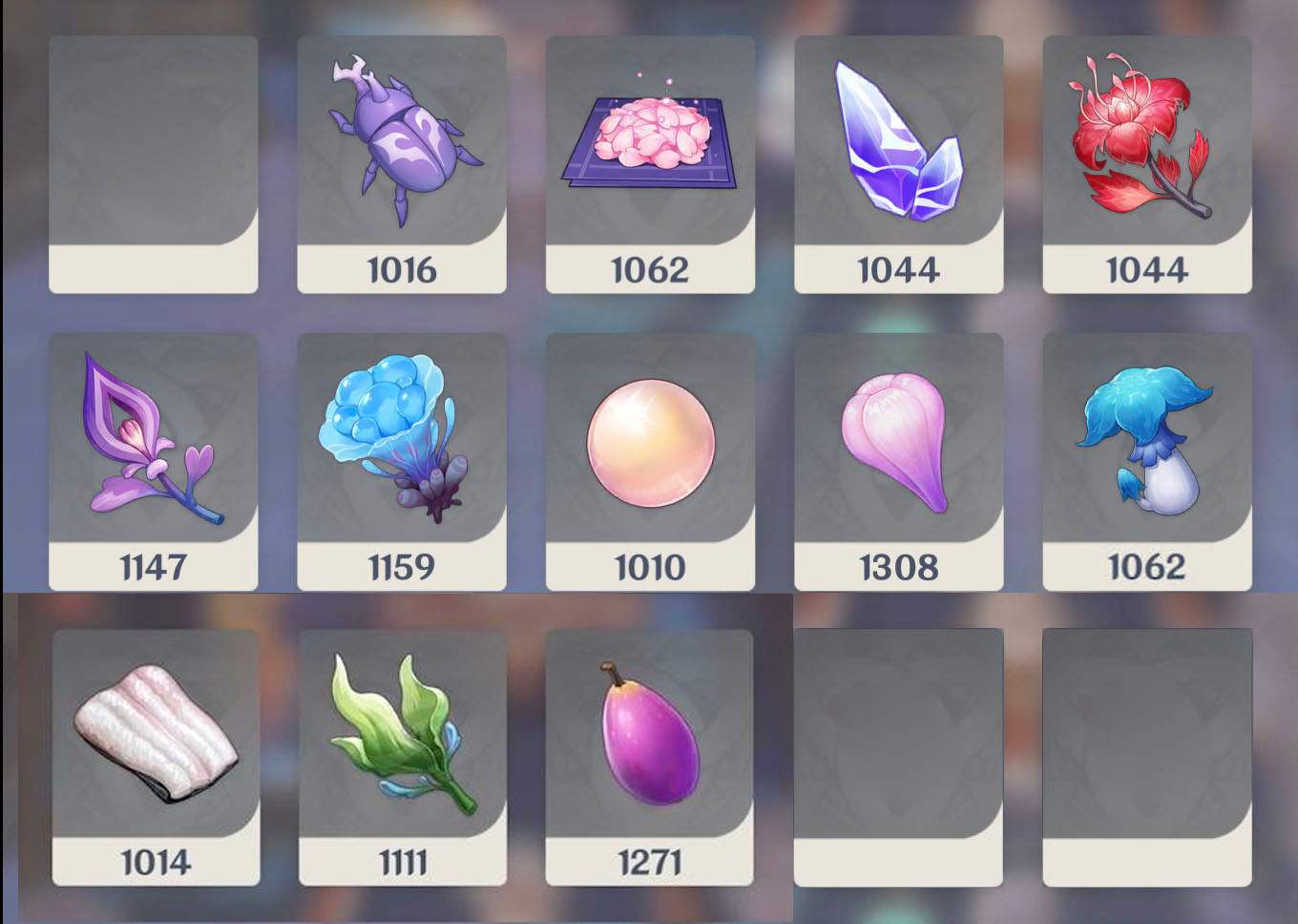The height and width of the screenshot is (924, 1298).
Task: Click the 1271 label beneath the purple fruit
Action: [650, 864]
